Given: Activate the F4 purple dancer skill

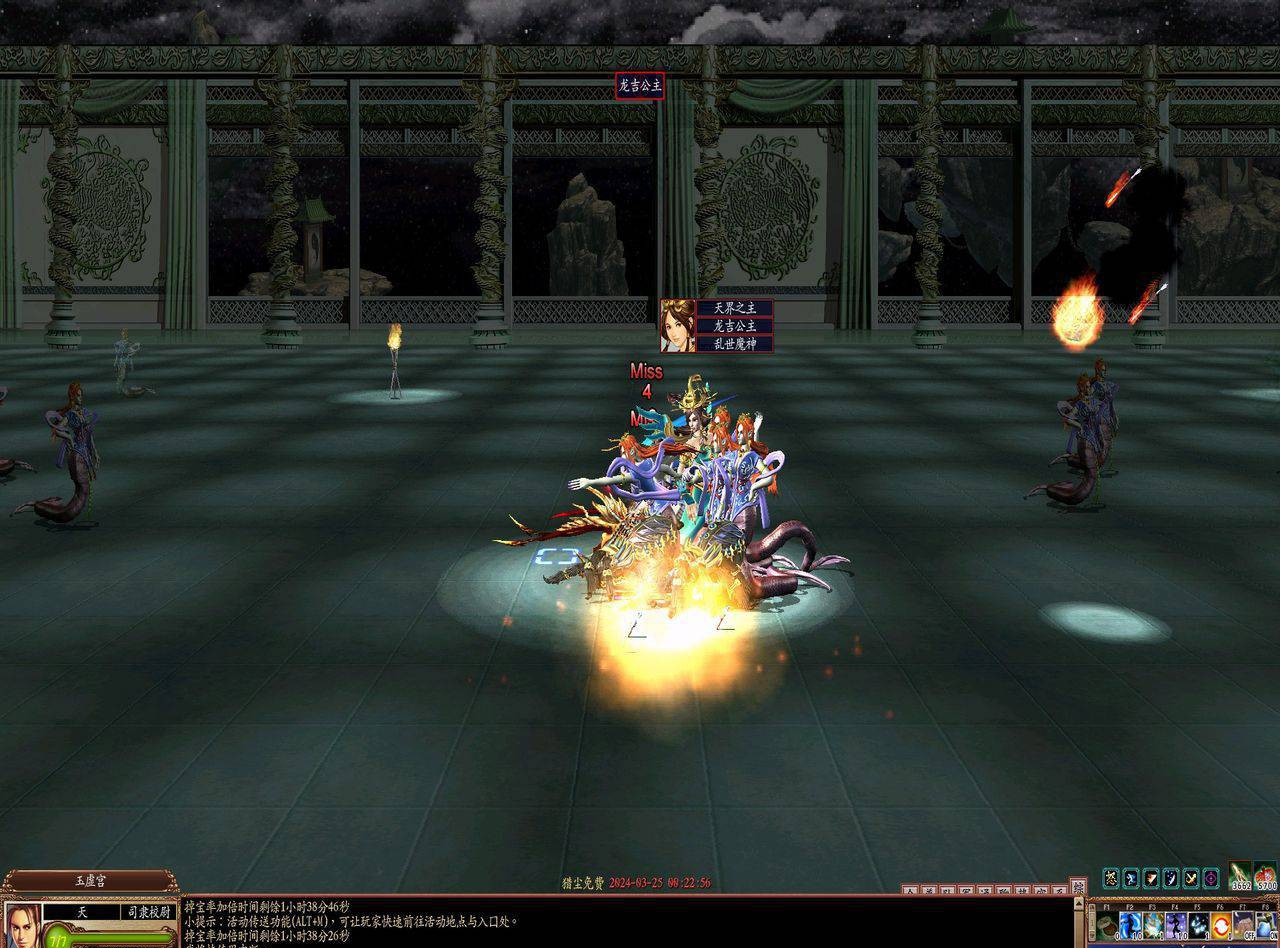Looking at the screenshot, I should click(1176, 927).
